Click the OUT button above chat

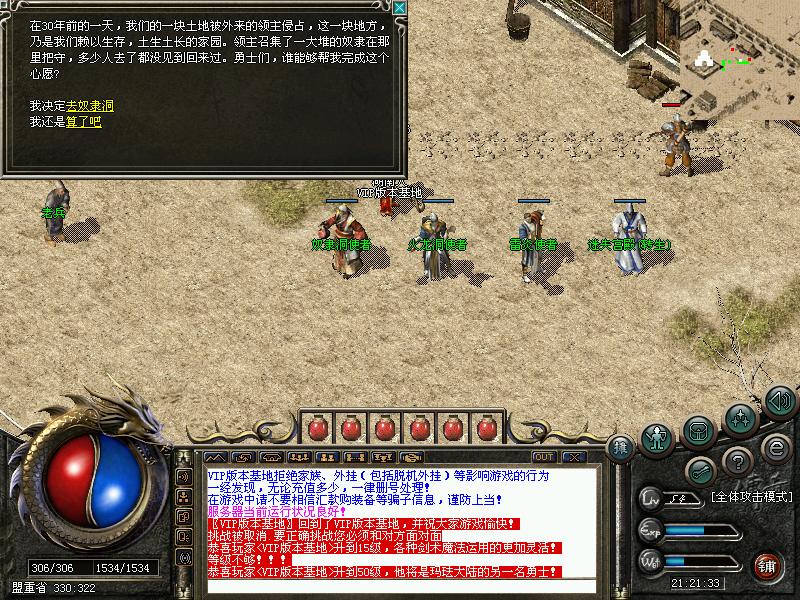[x=544, y=456]
